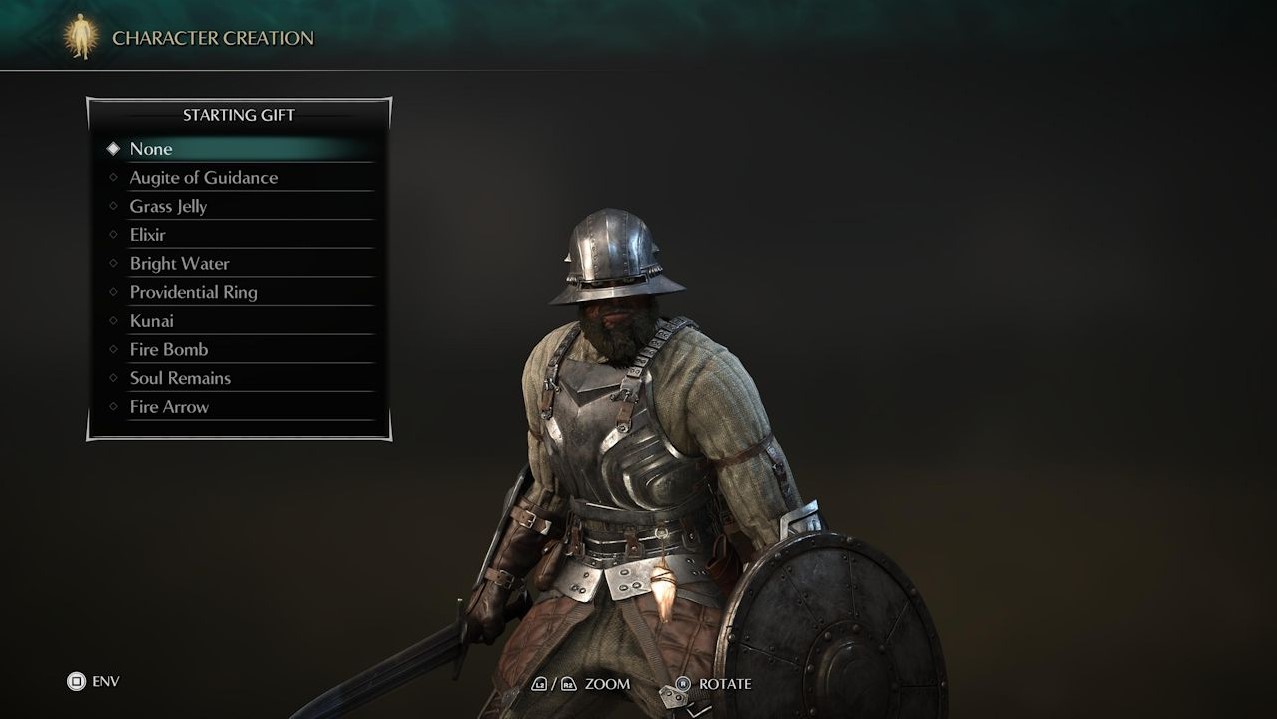This screenshot has width=1277, height=719.
Task: Select the Providential Ring gift
Action: coord(193,293)
